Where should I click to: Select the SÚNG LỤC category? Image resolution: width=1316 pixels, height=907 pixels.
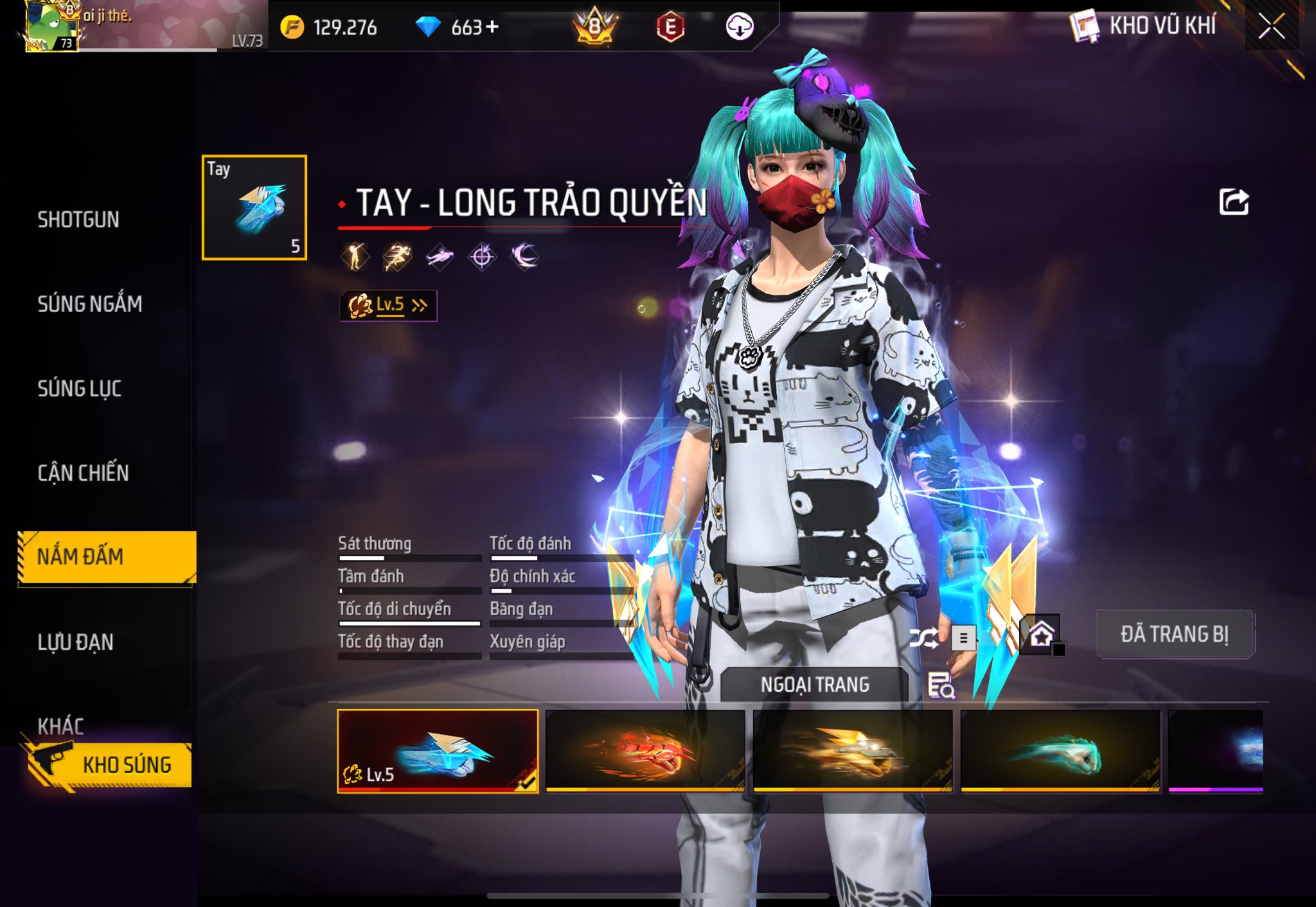coord(80,389)
